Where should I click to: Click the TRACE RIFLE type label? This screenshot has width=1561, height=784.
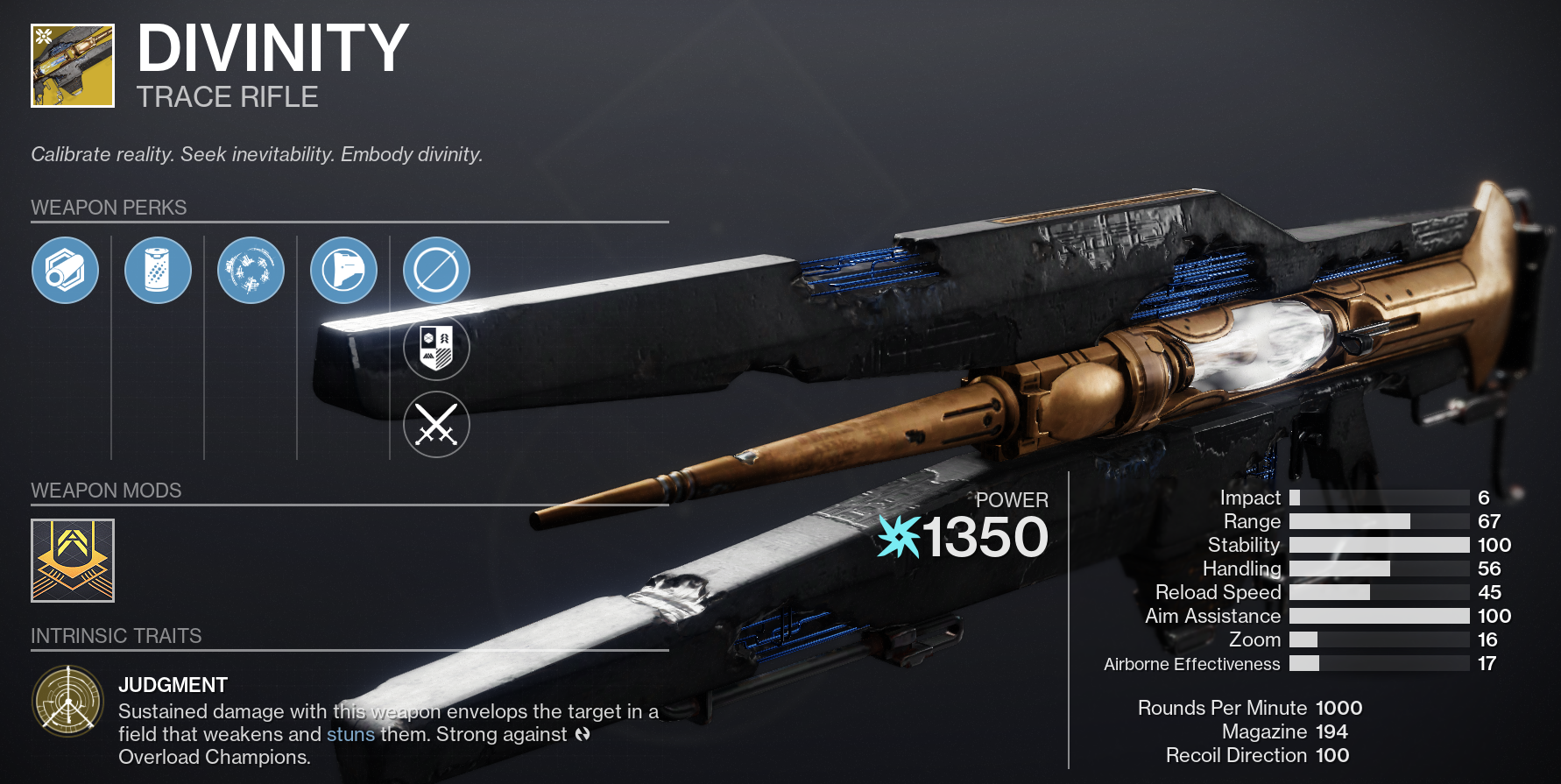[227, 97]
